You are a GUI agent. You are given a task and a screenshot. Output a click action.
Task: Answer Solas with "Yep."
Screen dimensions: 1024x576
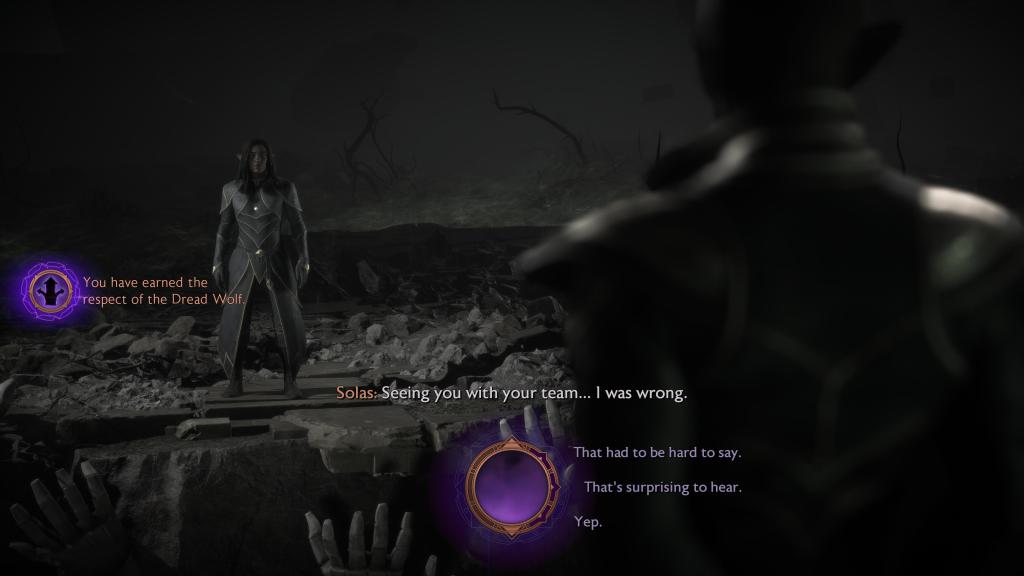point(588,522)
